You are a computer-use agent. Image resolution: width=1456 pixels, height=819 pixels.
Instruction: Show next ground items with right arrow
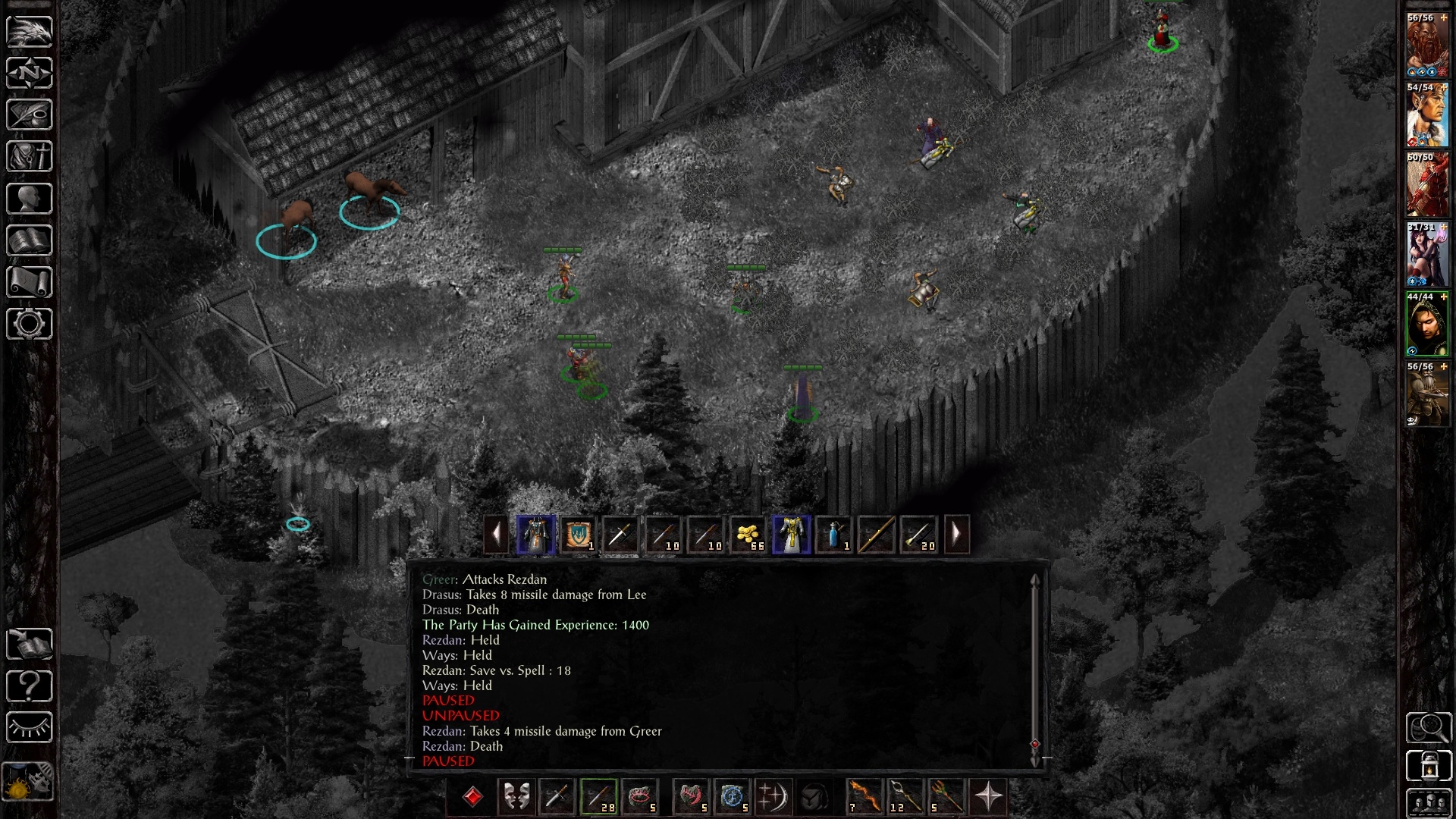tap(956, 535)
